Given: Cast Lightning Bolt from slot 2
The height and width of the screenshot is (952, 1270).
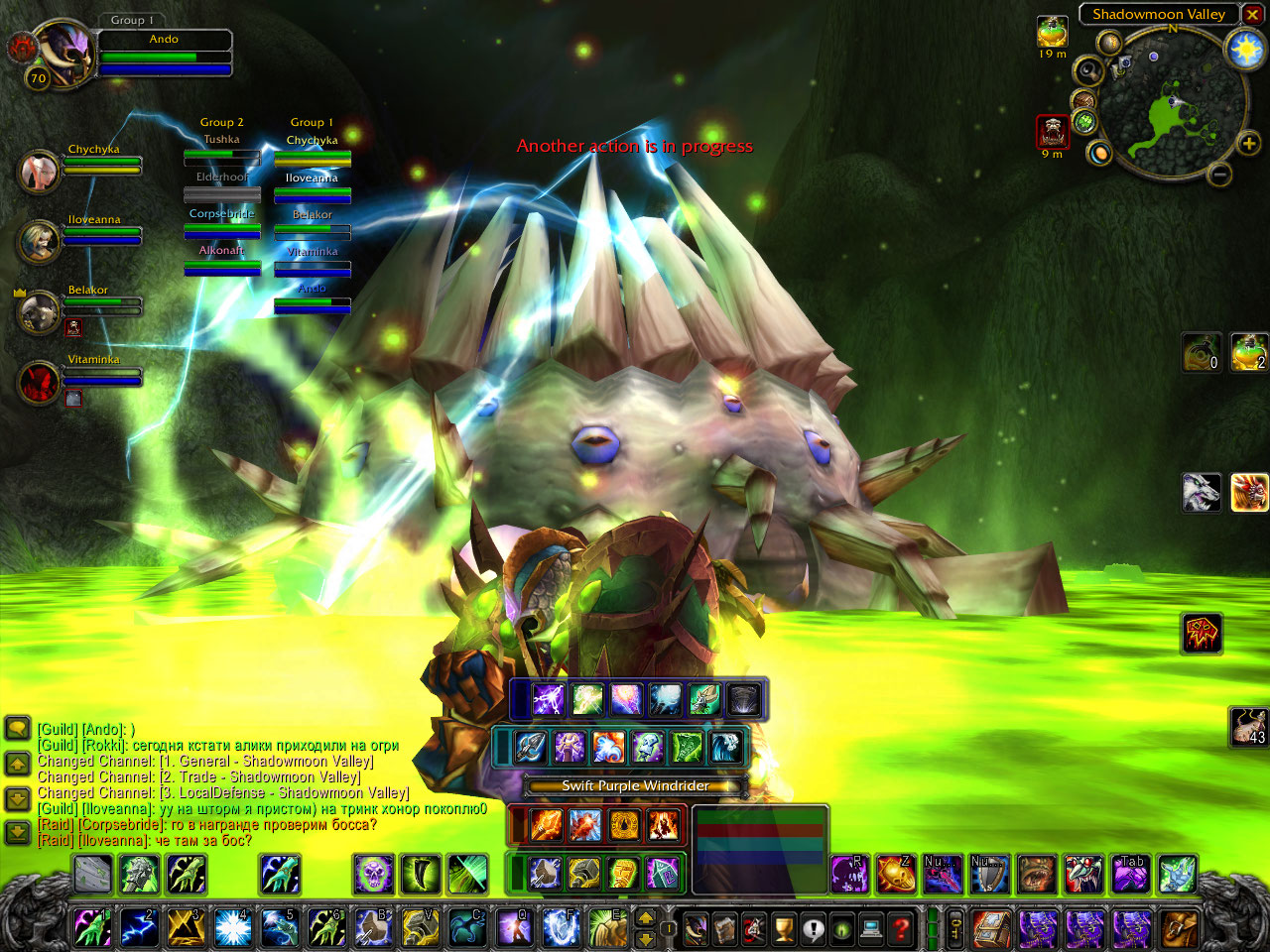Looking at the screenshot, I should pyautogui.click(x=139, y=928).
